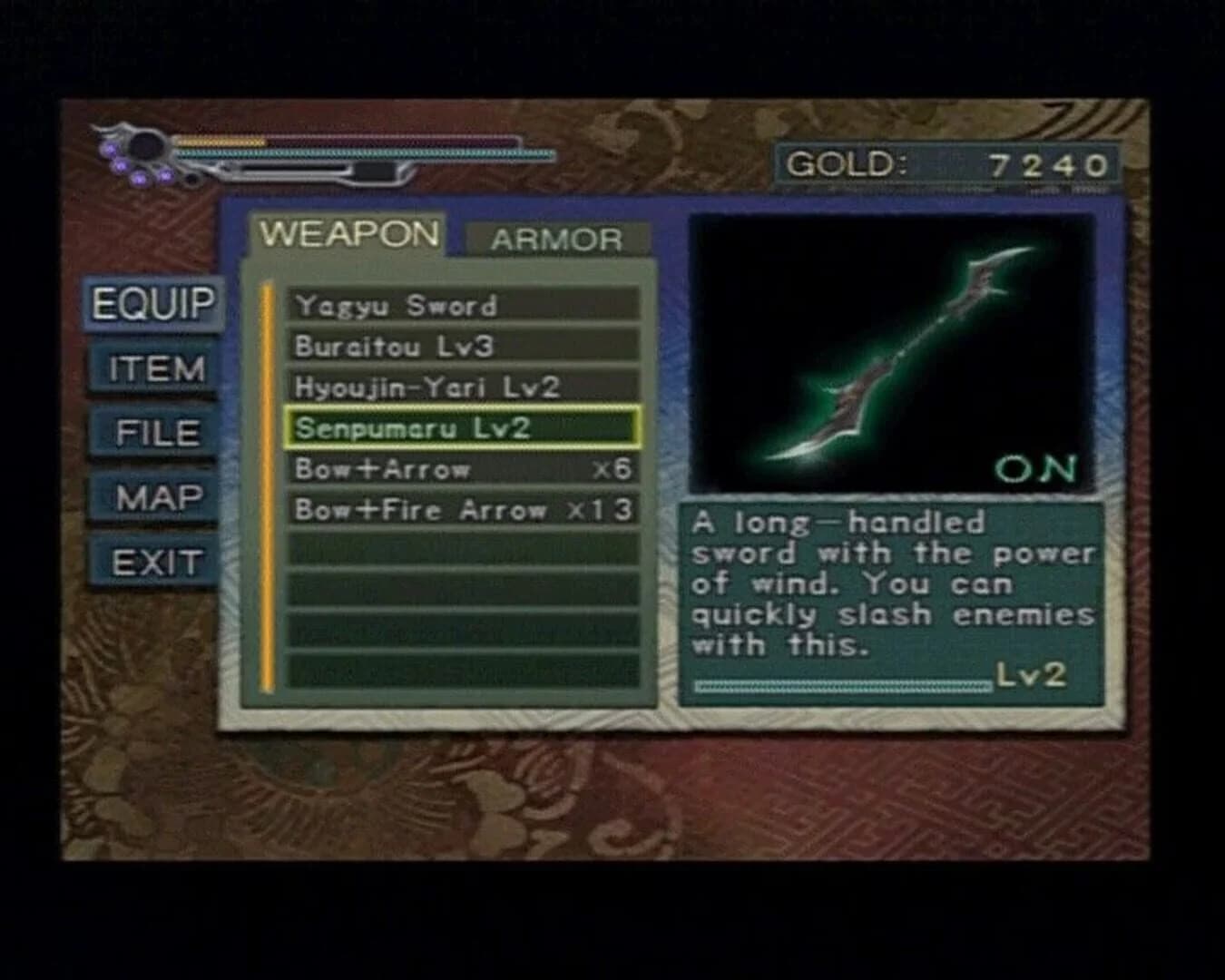Open the MAP sidebar option
Image resolution: width=1225 pixels, height=980 pixels.
[159, 497]
